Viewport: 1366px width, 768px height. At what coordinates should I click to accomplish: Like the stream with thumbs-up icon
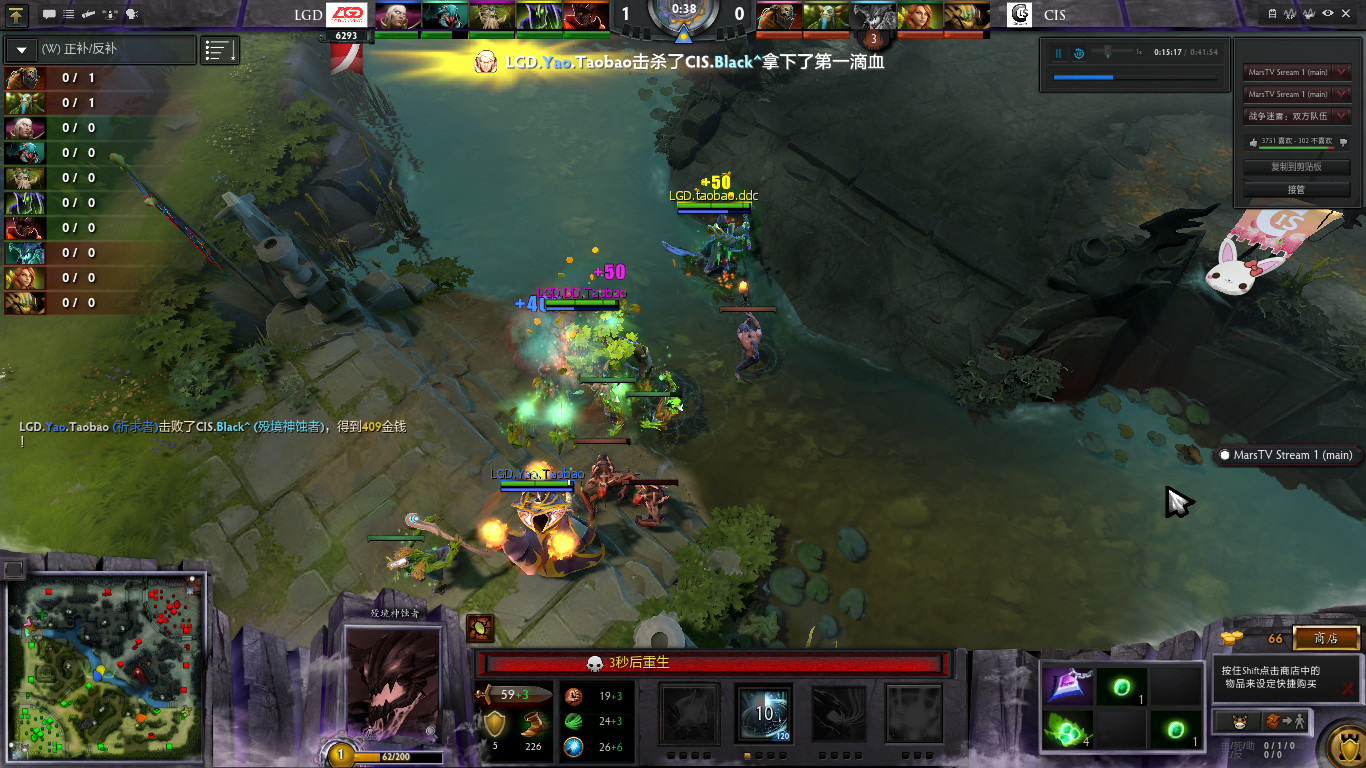pyautogui.click(x=1252, y=143)
